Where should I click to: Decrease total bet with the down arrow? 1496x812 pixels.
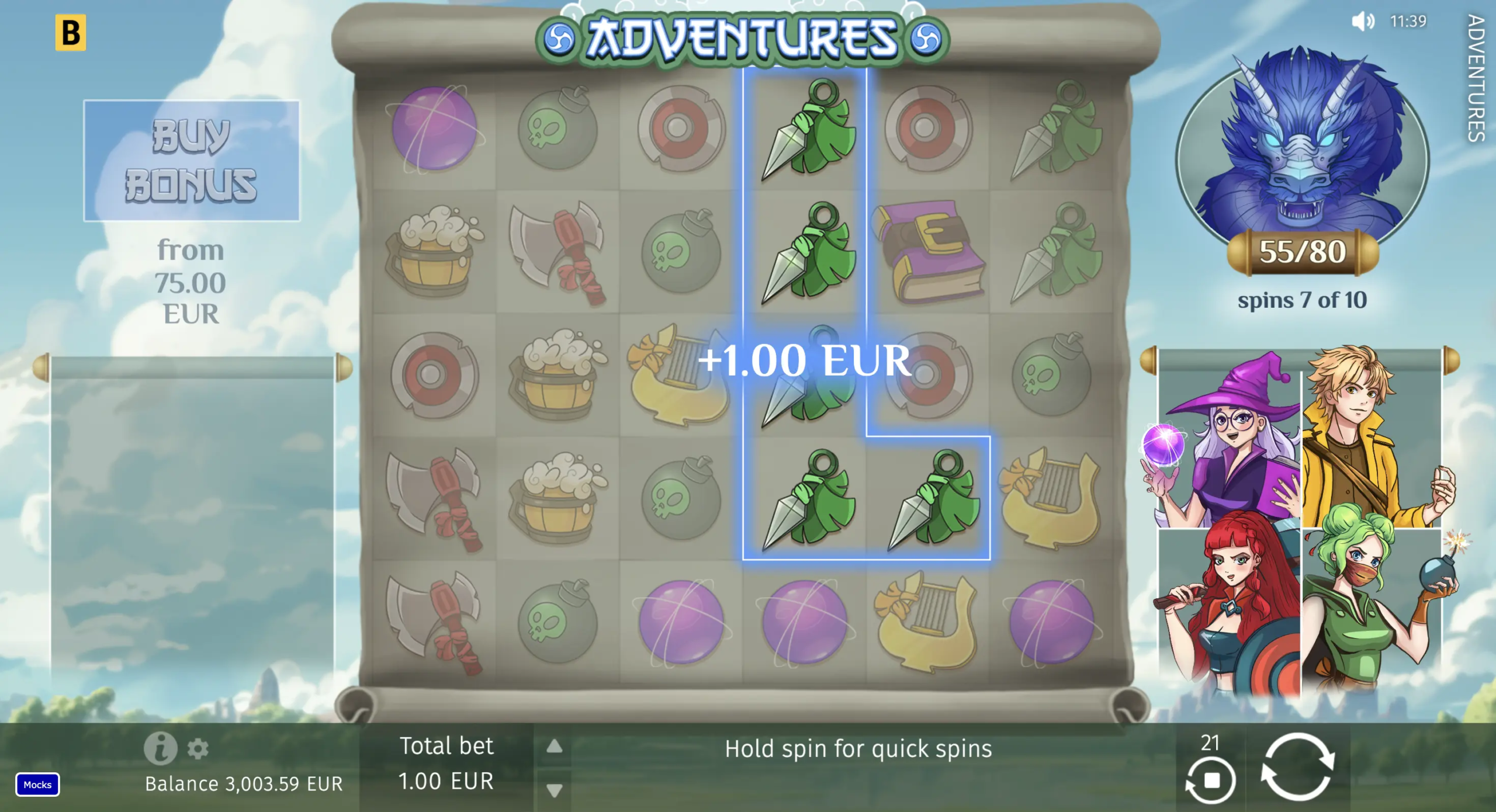pos(554,790)
